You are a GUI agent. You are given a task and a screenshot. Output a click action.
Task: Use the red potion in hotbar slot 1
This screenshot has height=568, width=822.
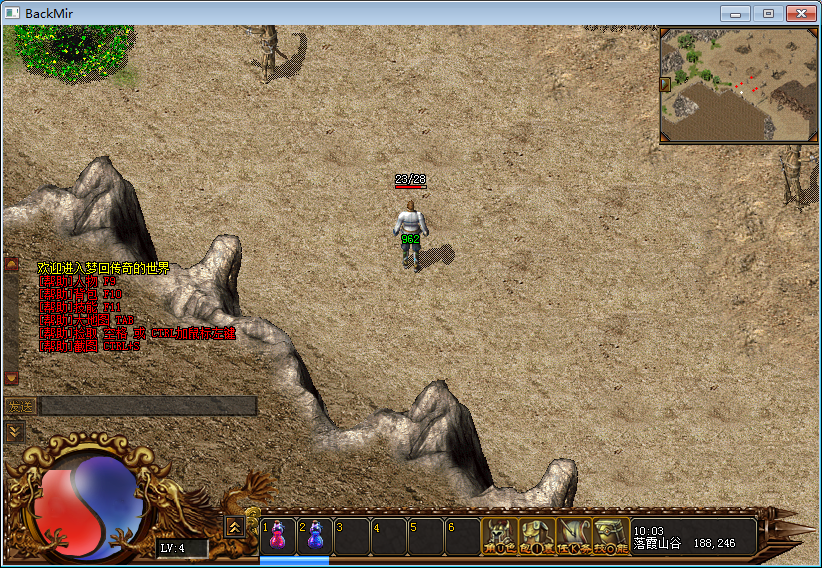[x=278, y=536]
